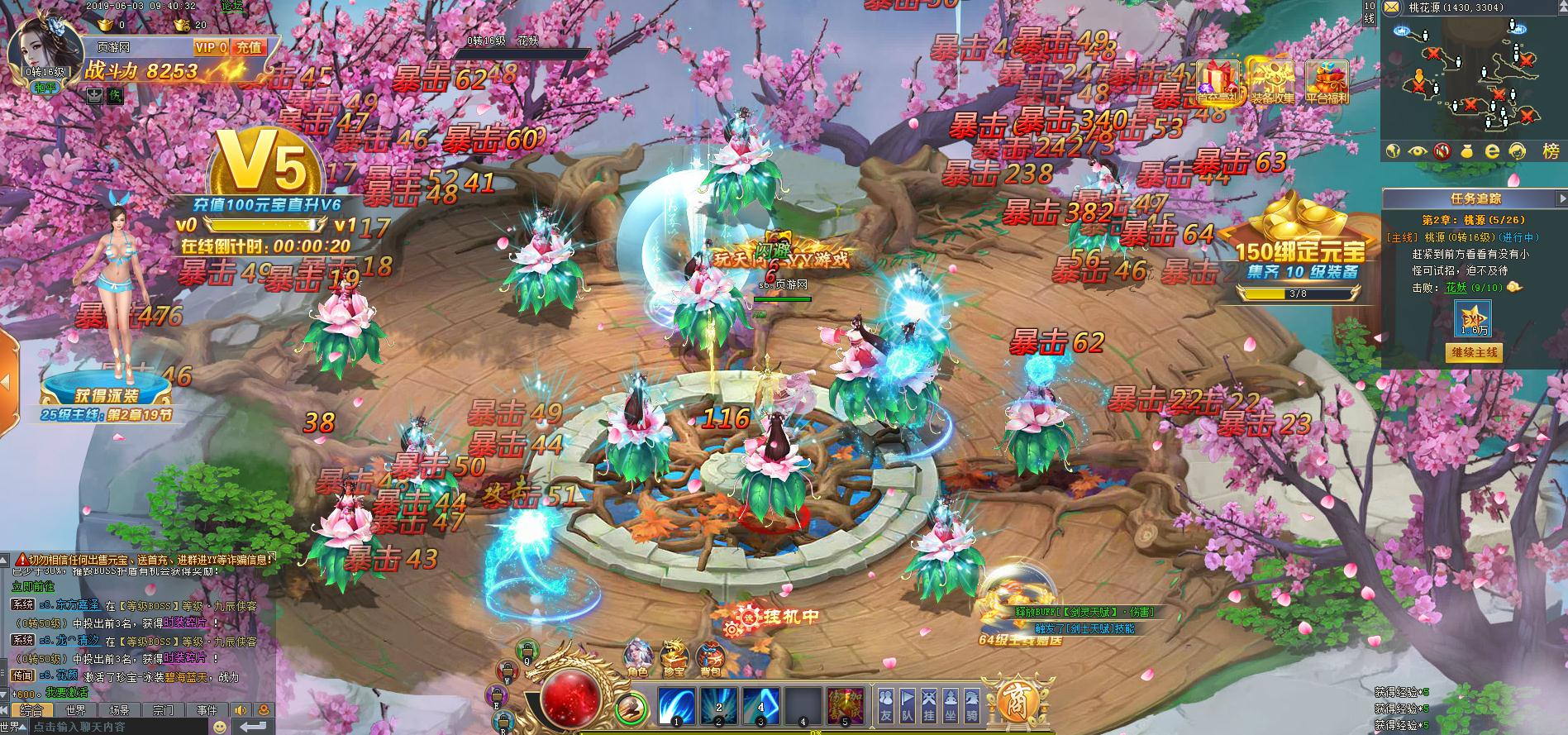Switch to the 世界 chat tab

pyautogui.click(x=76, y=710)
